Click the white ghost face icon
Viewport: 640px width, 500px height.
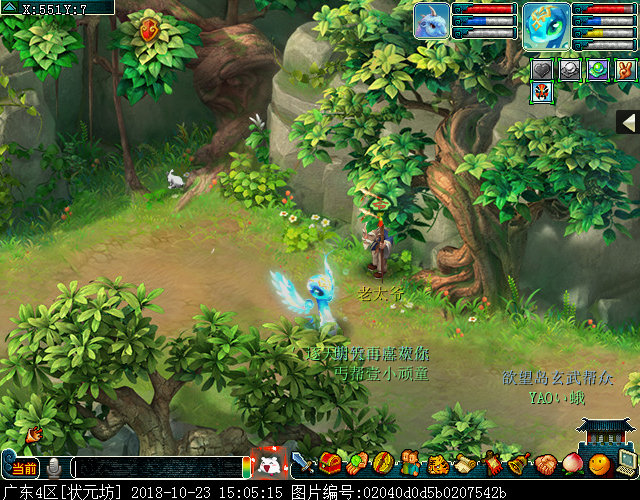point(268,464)
